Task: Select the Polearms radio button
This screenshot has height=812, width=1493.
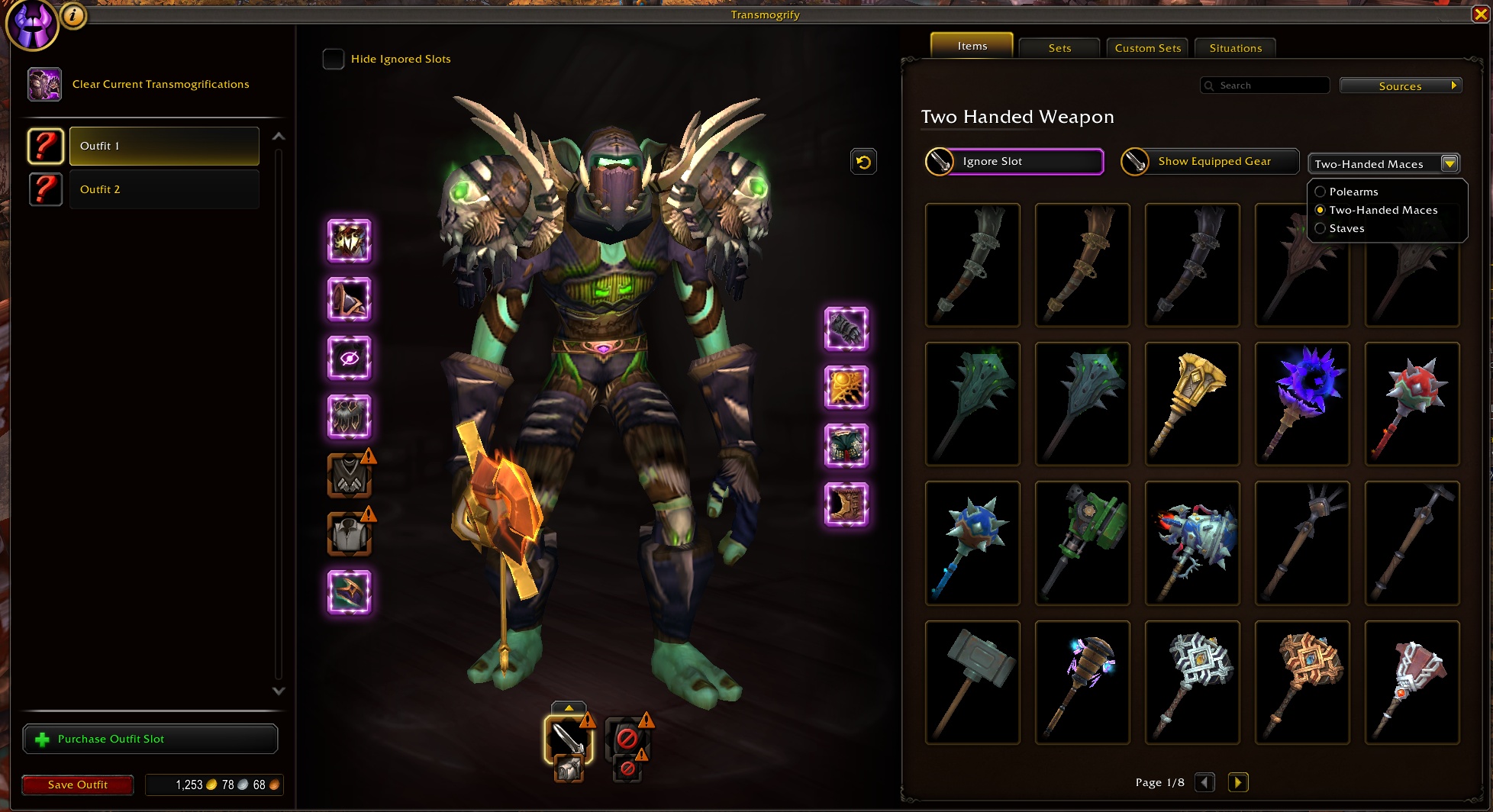Action: point(1321,192)
